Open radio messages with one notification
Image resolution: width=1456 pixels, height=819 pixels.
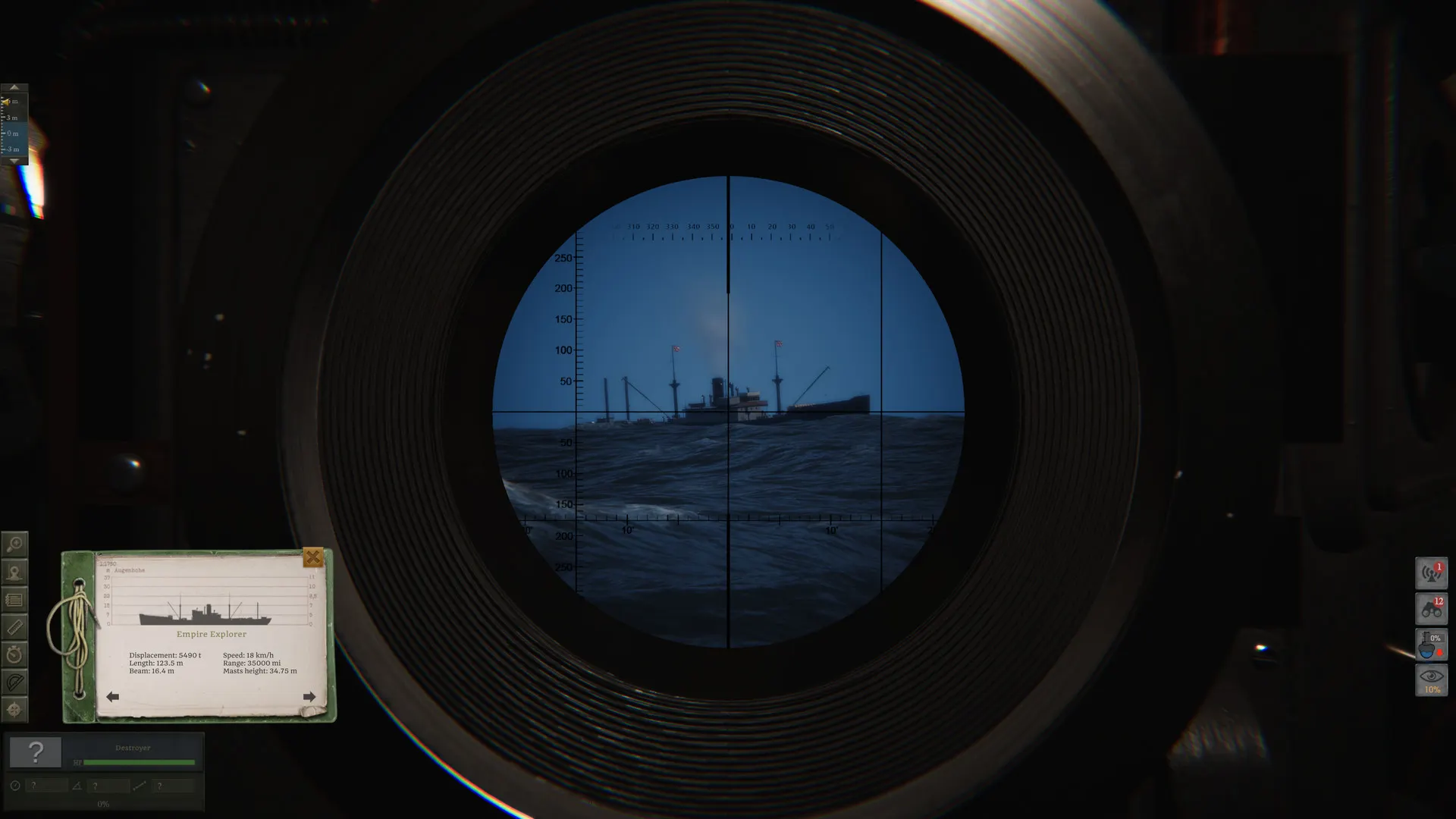(x=1432, y=573)
